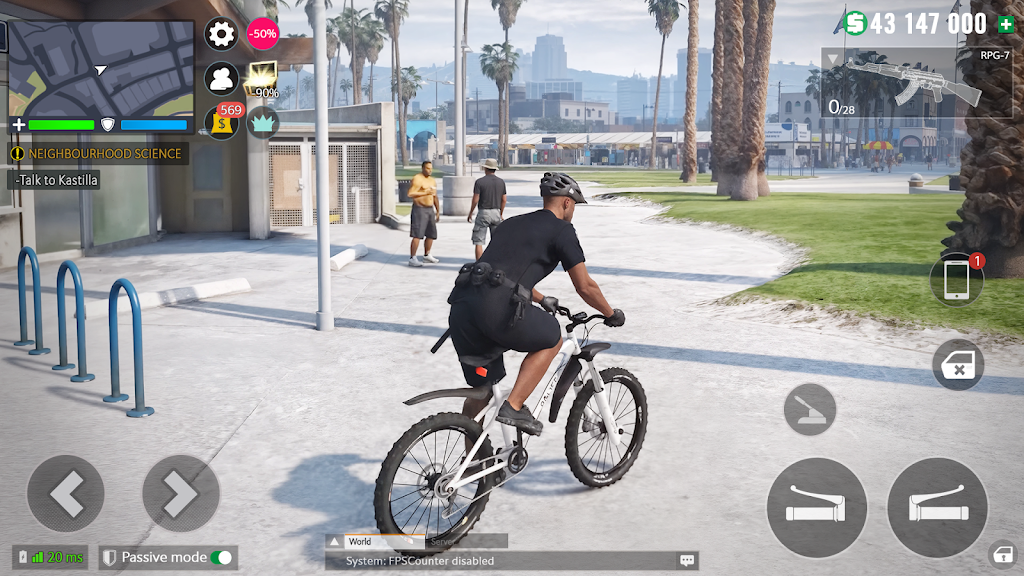Switch to the World chat tab
Screen dimensions: 1024x576
coord(360,541)
